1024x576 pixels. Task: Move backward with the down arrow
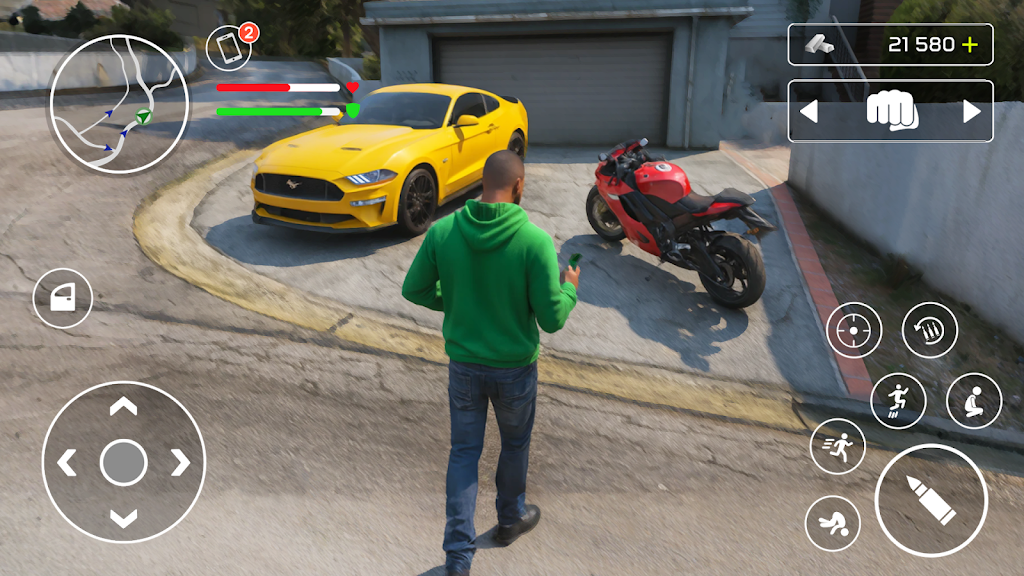tap(123, 517)
